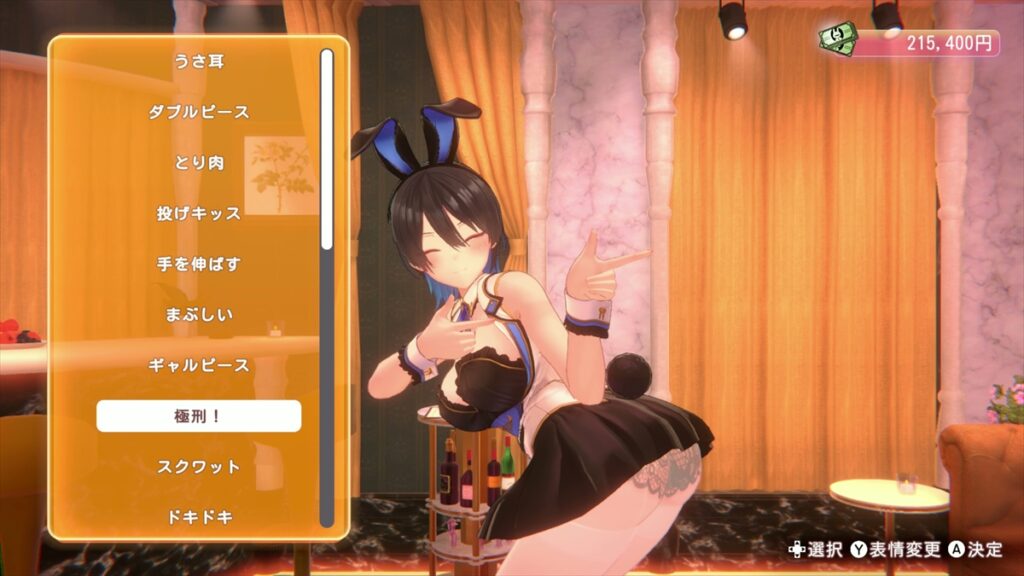
Task: Click the highlighted 極刑！ entry
Action: (198, 416)
